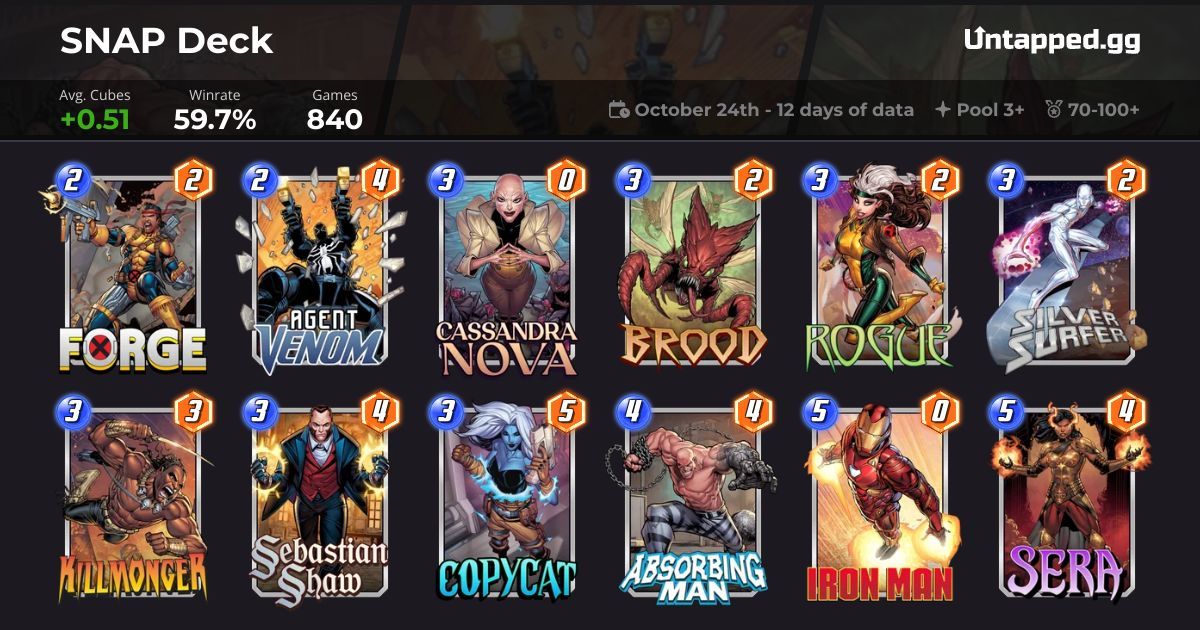Visit the Untapped.gg logo link
Screen dimensions: 1200x630
(1052, 40)
